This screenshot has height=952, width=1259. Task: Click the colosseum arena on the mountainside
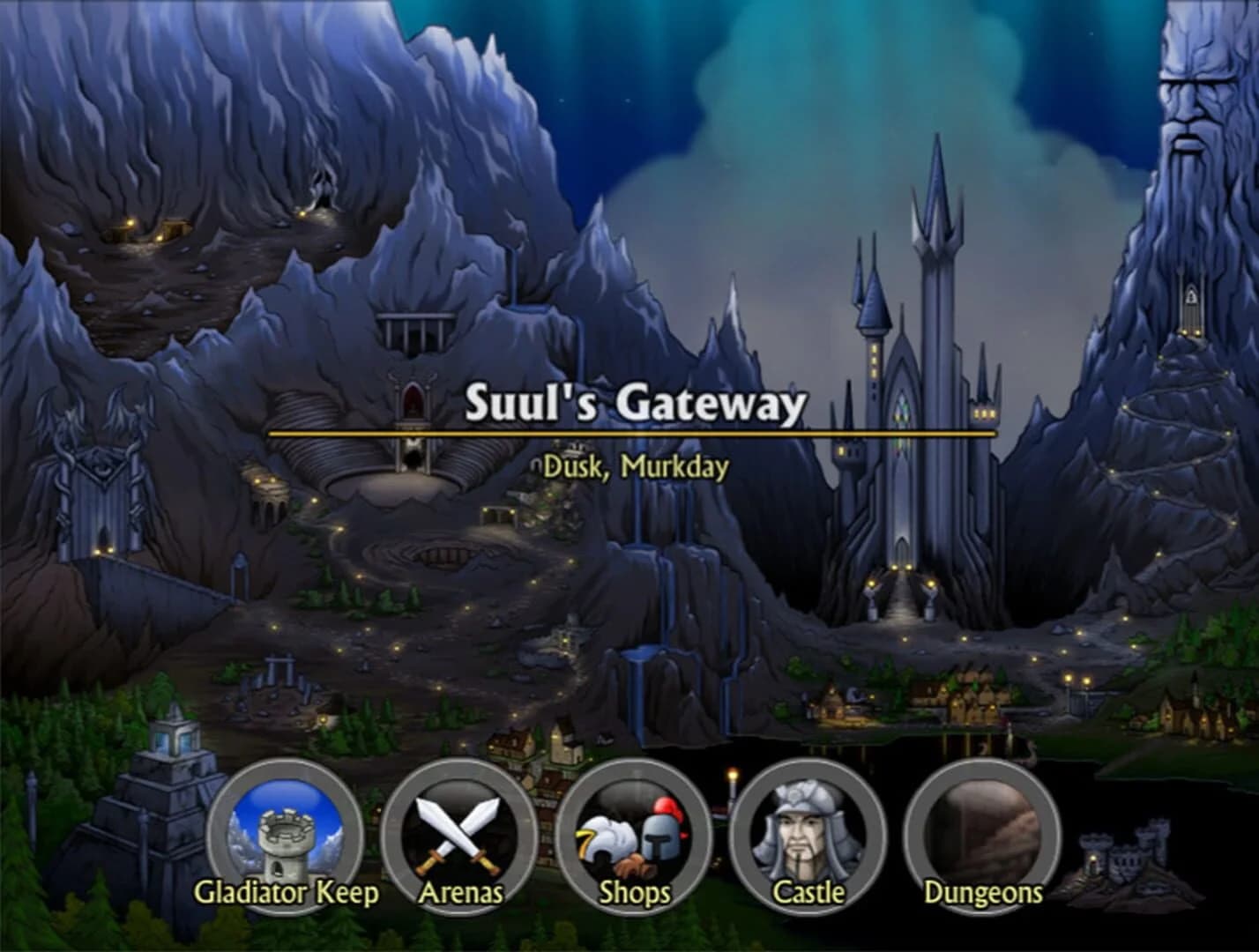coord(410,463)
